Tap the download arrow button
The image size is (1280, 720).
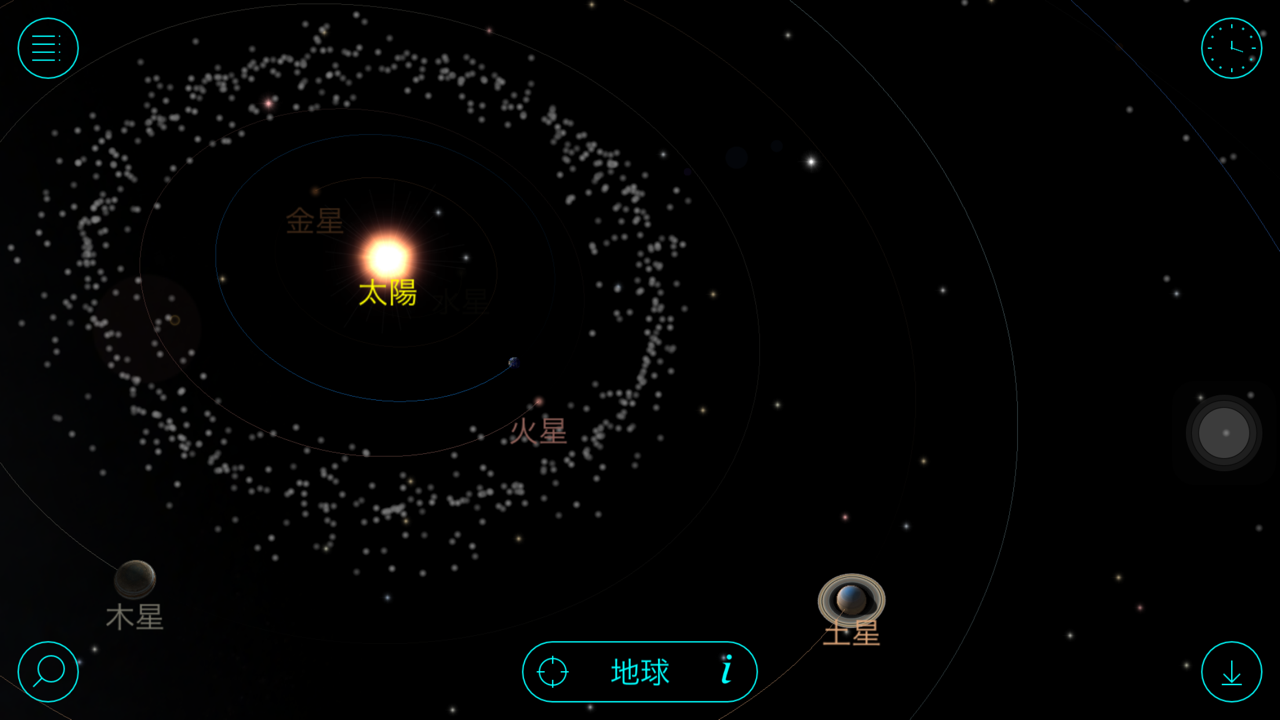[x=1231, y=672]
